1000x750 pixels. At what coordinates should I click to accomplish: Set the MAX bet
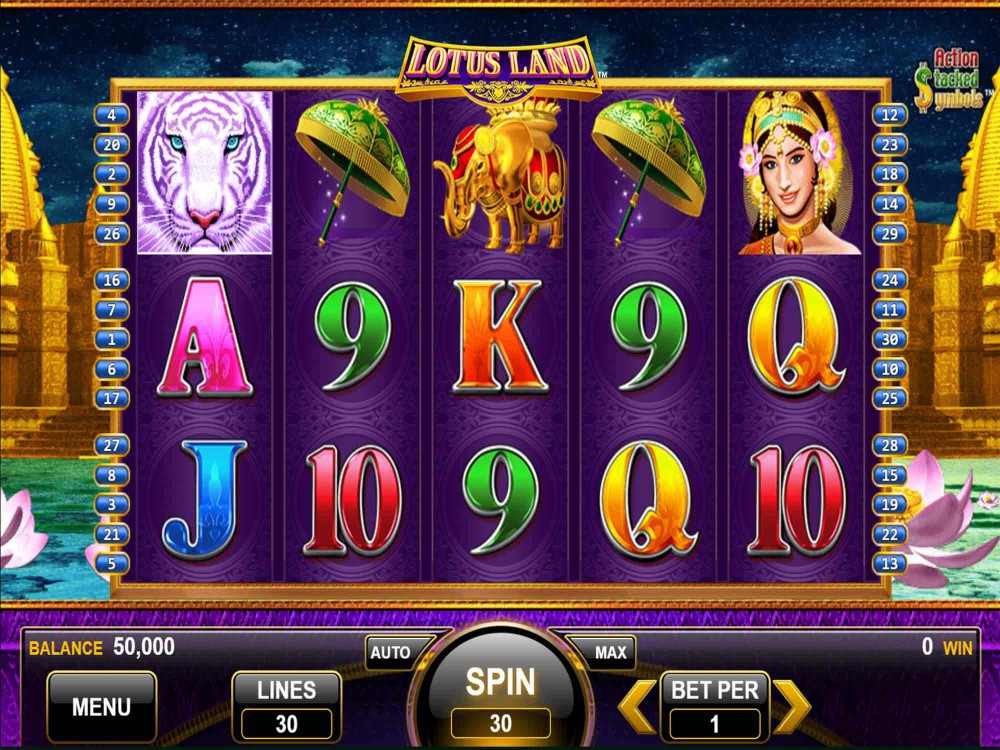[x=610, y=653]
